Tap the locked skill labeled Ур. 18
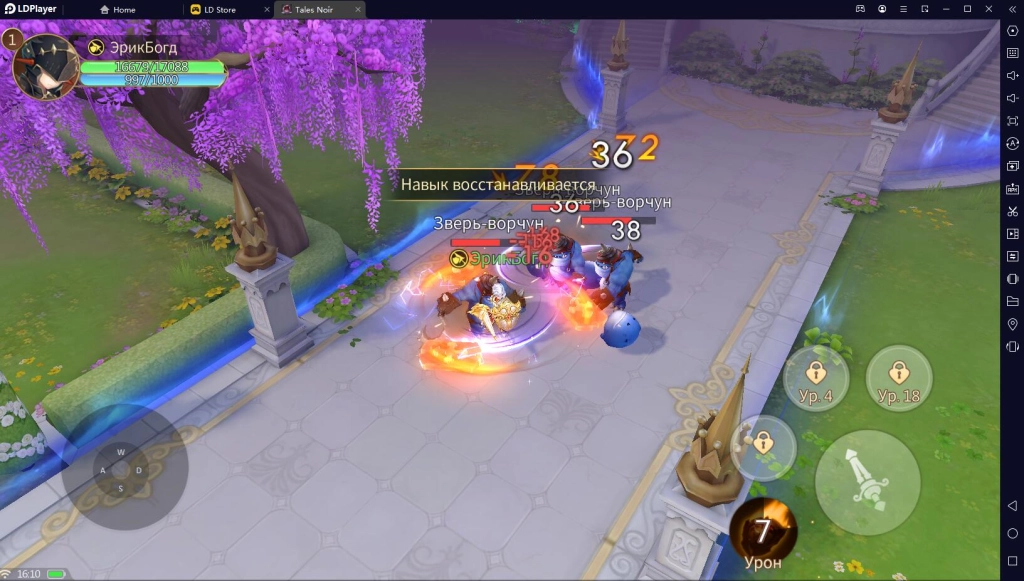 pyautogui.click(x=898, y=378)
